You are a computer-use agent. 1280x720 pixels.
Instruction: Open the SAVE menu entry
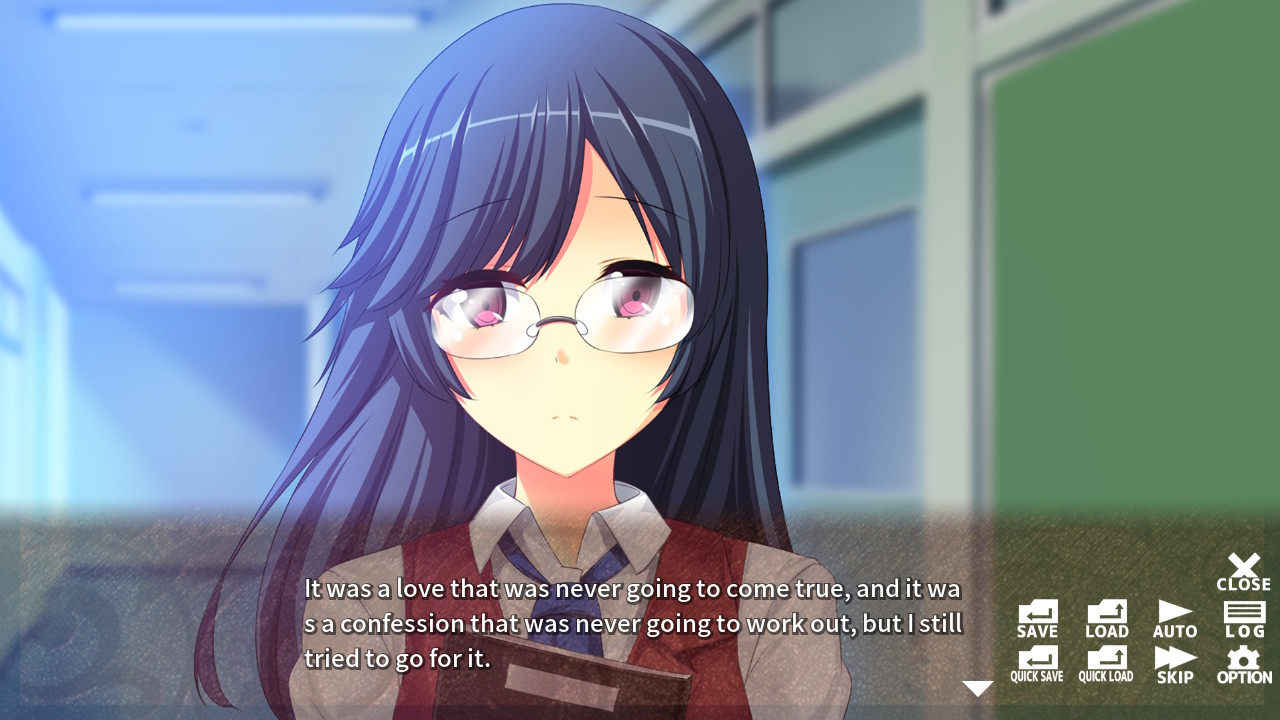point(1037,615)
